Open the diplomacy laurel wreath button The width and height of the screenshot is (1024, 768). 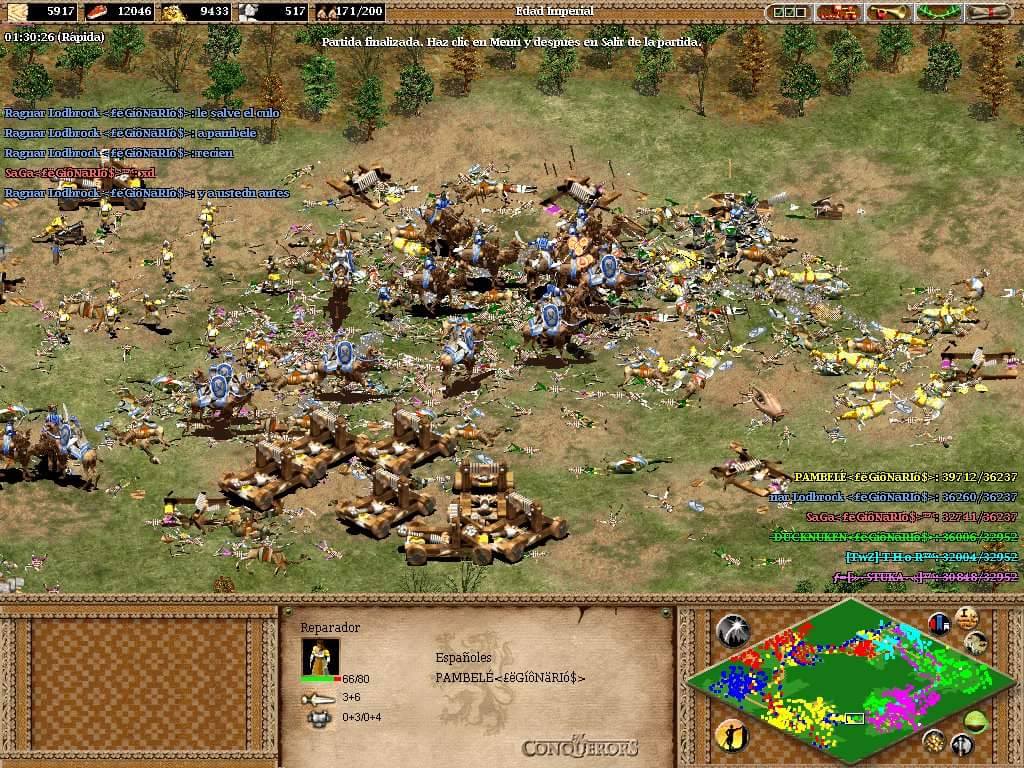tap(938, 12)
